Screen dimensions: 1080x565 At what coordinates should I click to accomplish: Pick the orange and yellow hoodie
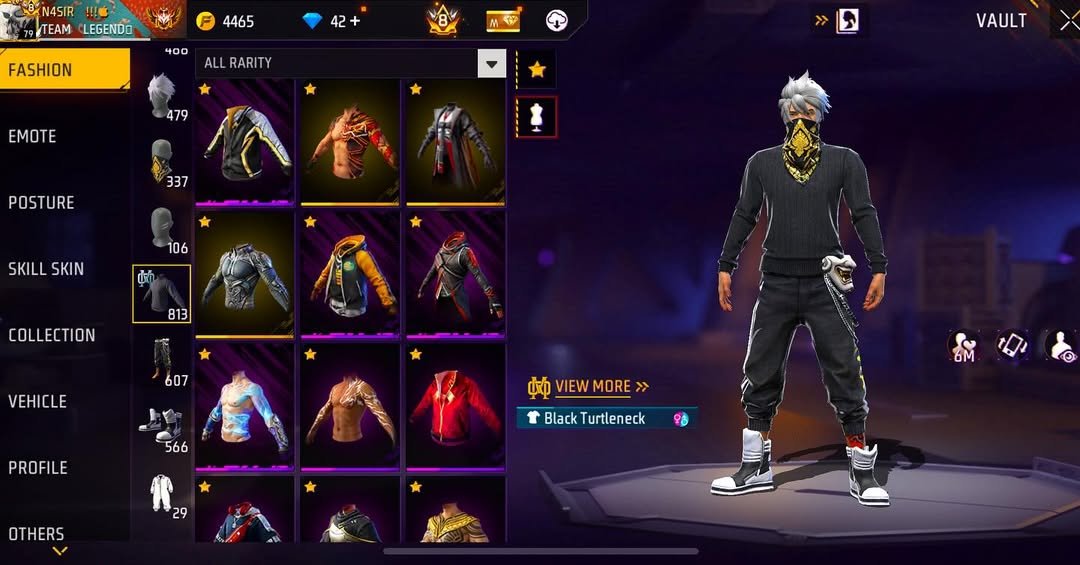pyautogui.click(x=350, y=274)
